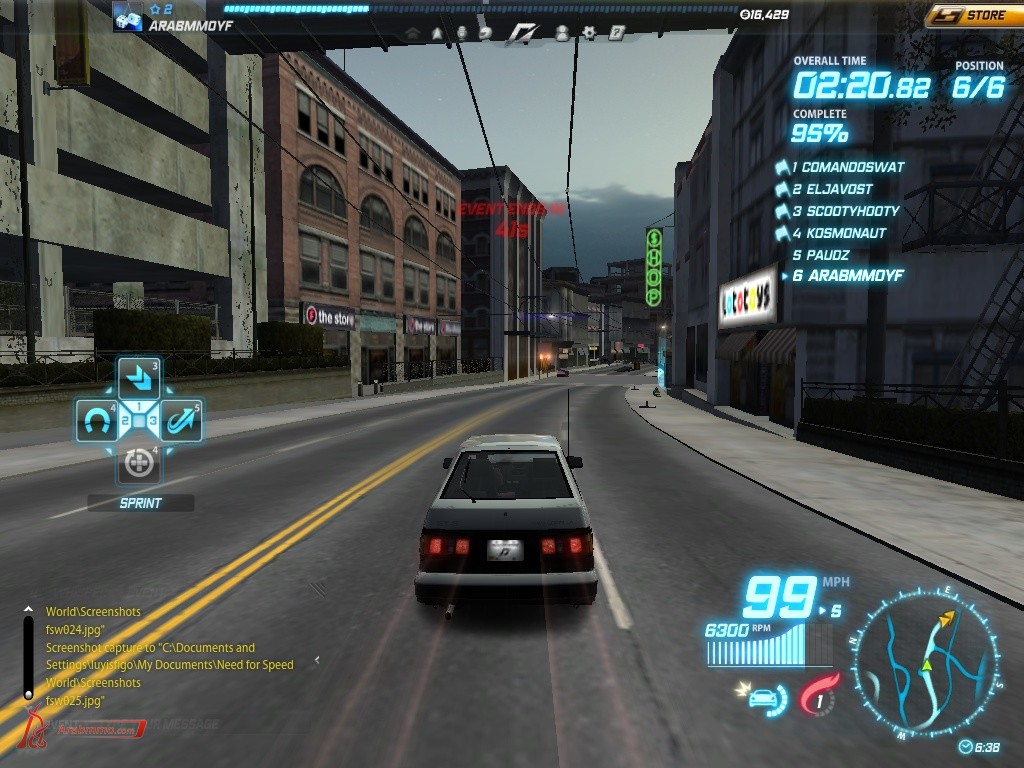Click the Need for Speed logo button

[522, 33]
